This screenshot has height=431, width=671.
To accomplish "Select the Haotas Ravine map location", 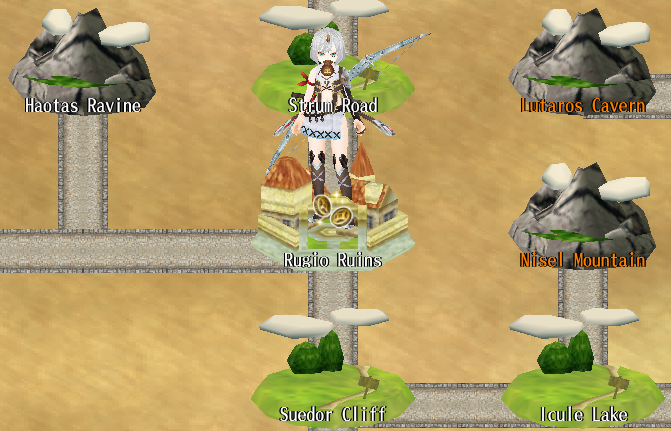I will coord(82,72).
